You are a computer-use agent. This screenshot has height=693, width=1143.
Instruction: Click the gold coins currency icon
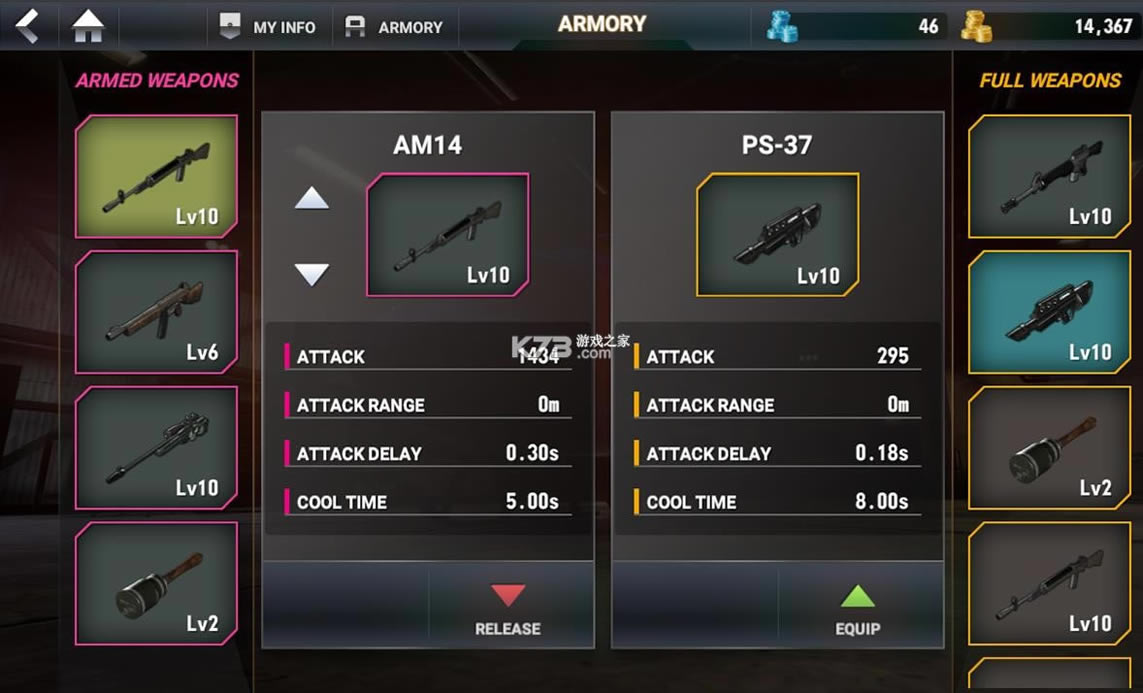point(977,27)
